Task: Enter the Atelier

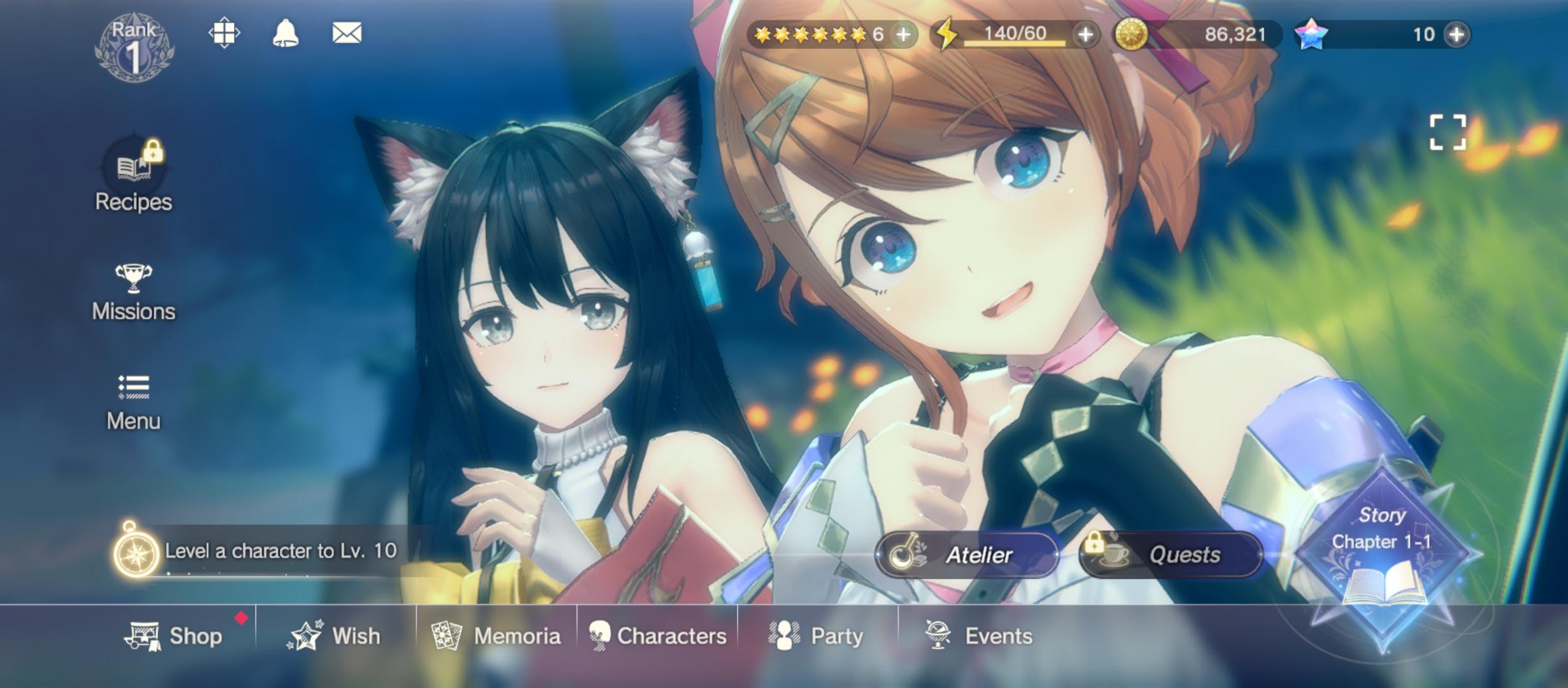Action: (967, 555)
